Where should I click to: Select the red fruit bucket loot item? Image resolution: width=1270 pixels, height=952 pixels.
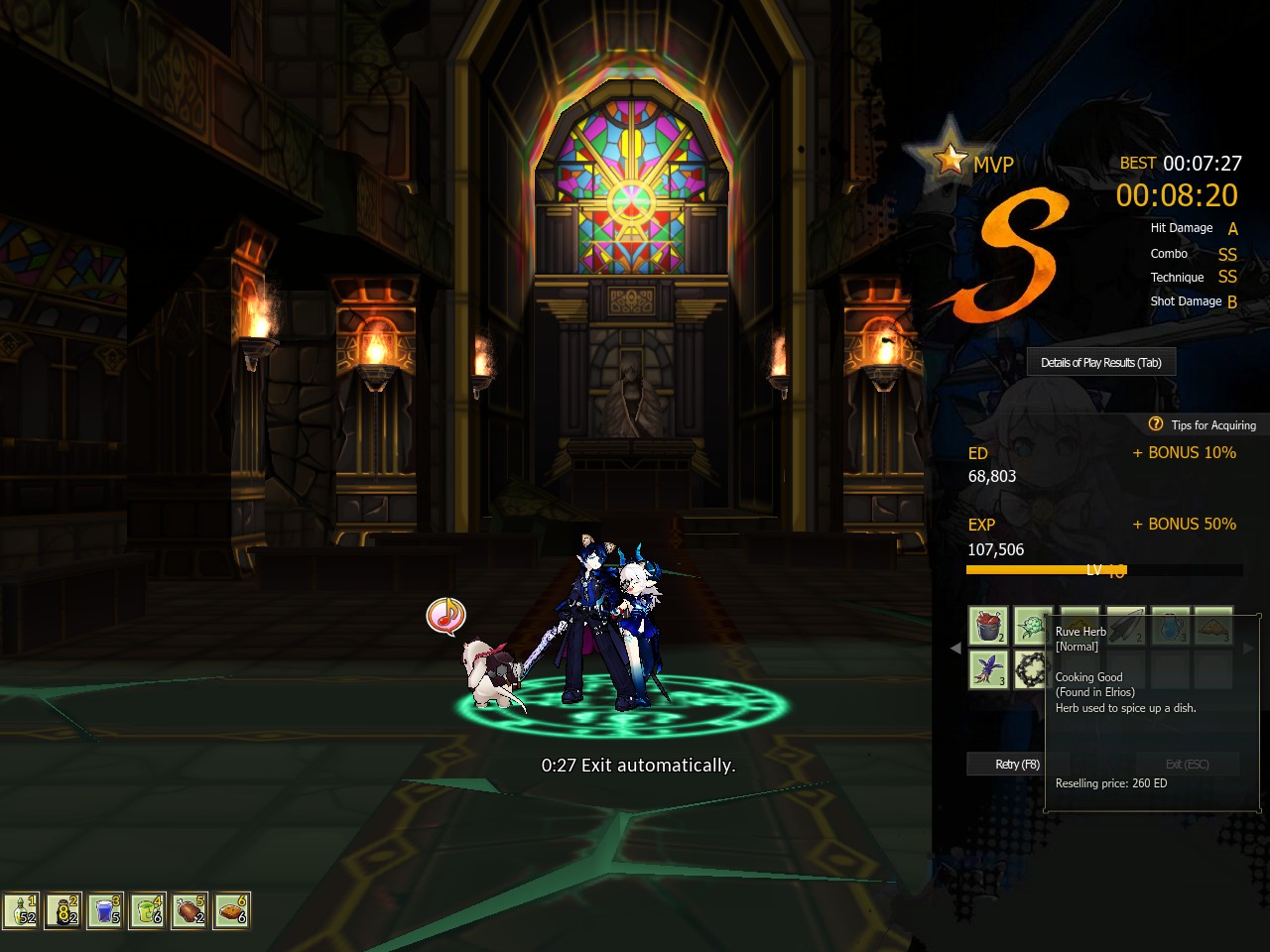click(x=988, y=627)
